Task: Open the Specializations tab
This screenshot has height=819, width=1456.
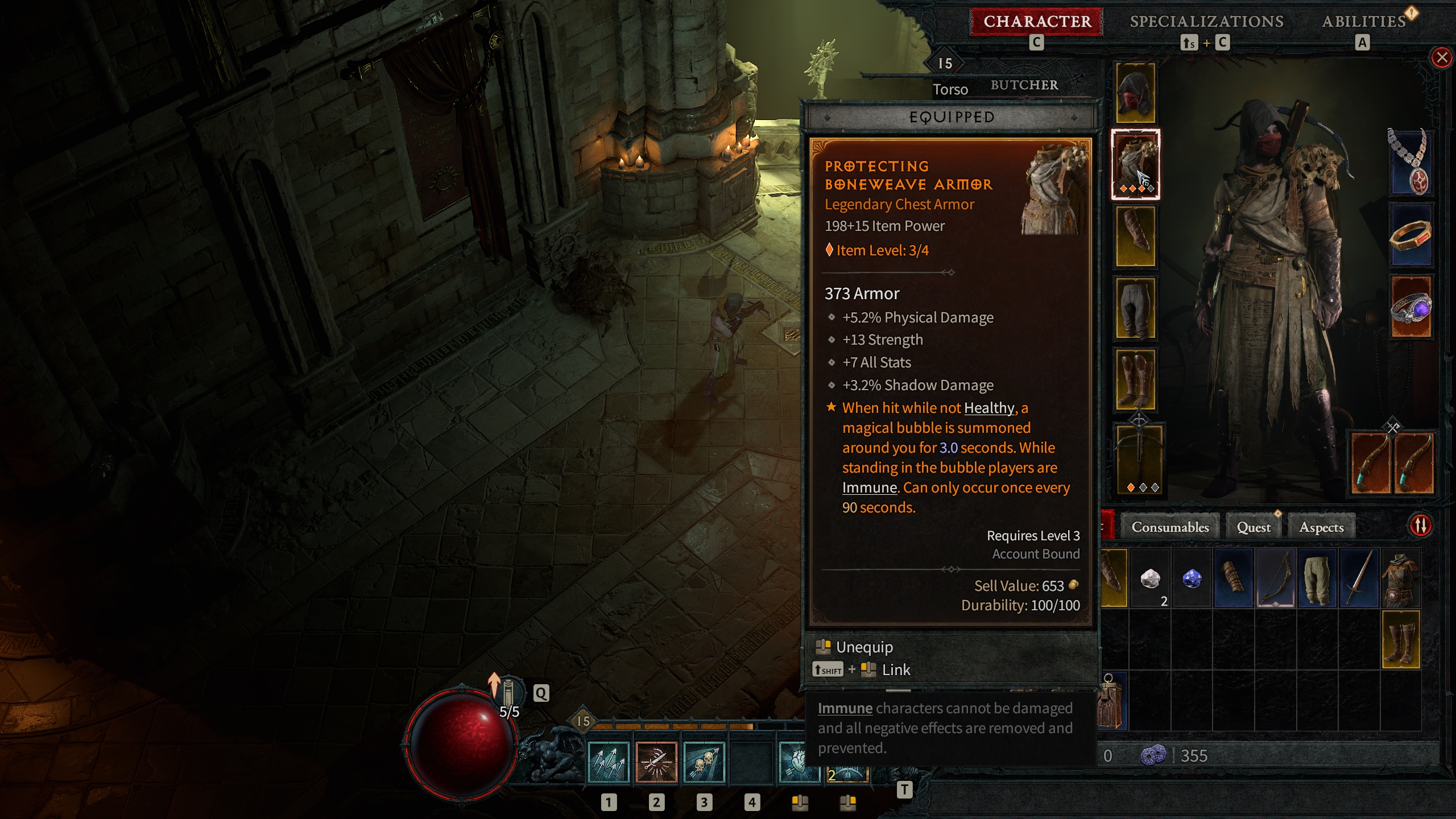Action: [x=1206, y=22]
